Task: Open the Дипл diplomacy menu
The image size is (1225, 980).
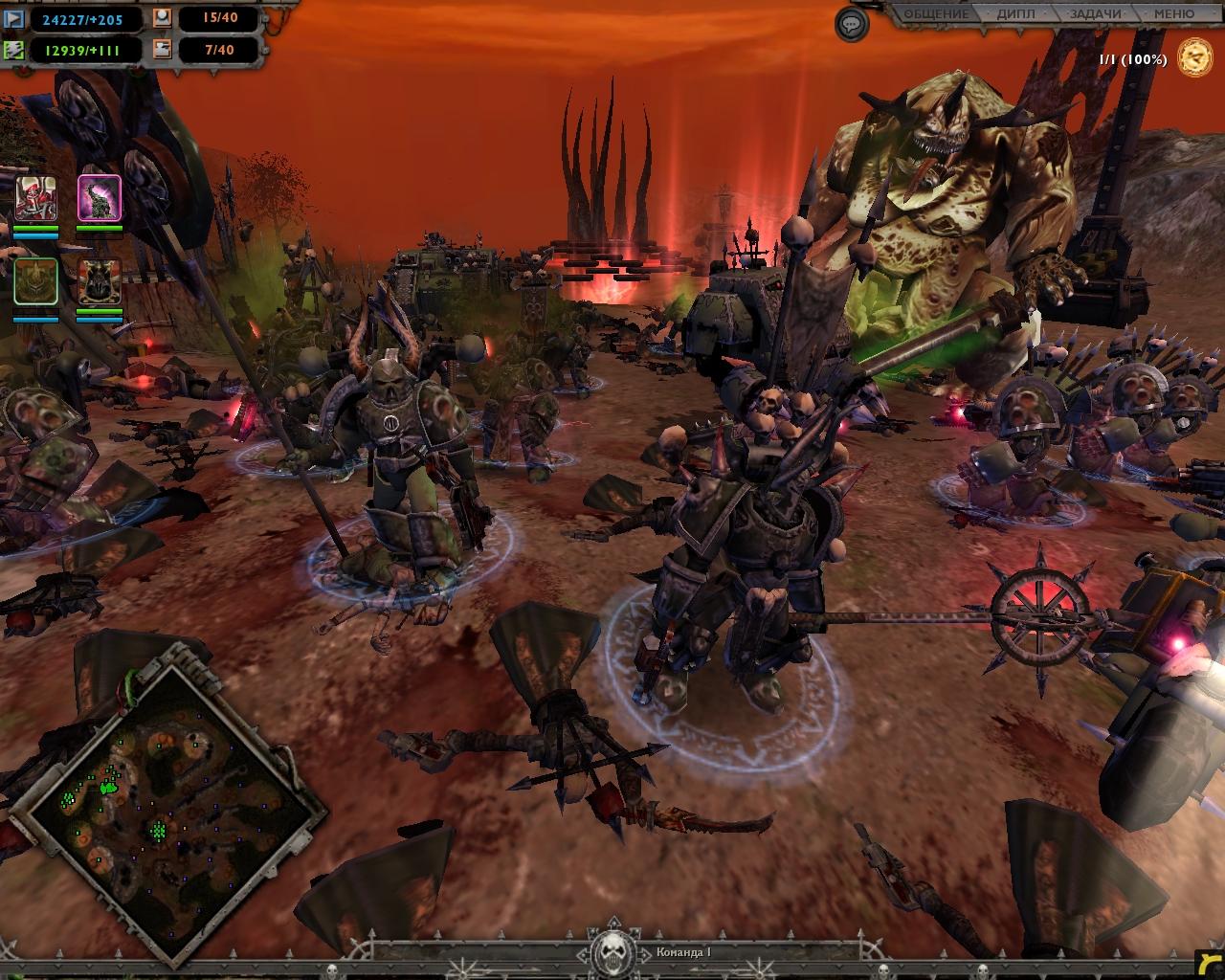Action: tap(1015, 14)
